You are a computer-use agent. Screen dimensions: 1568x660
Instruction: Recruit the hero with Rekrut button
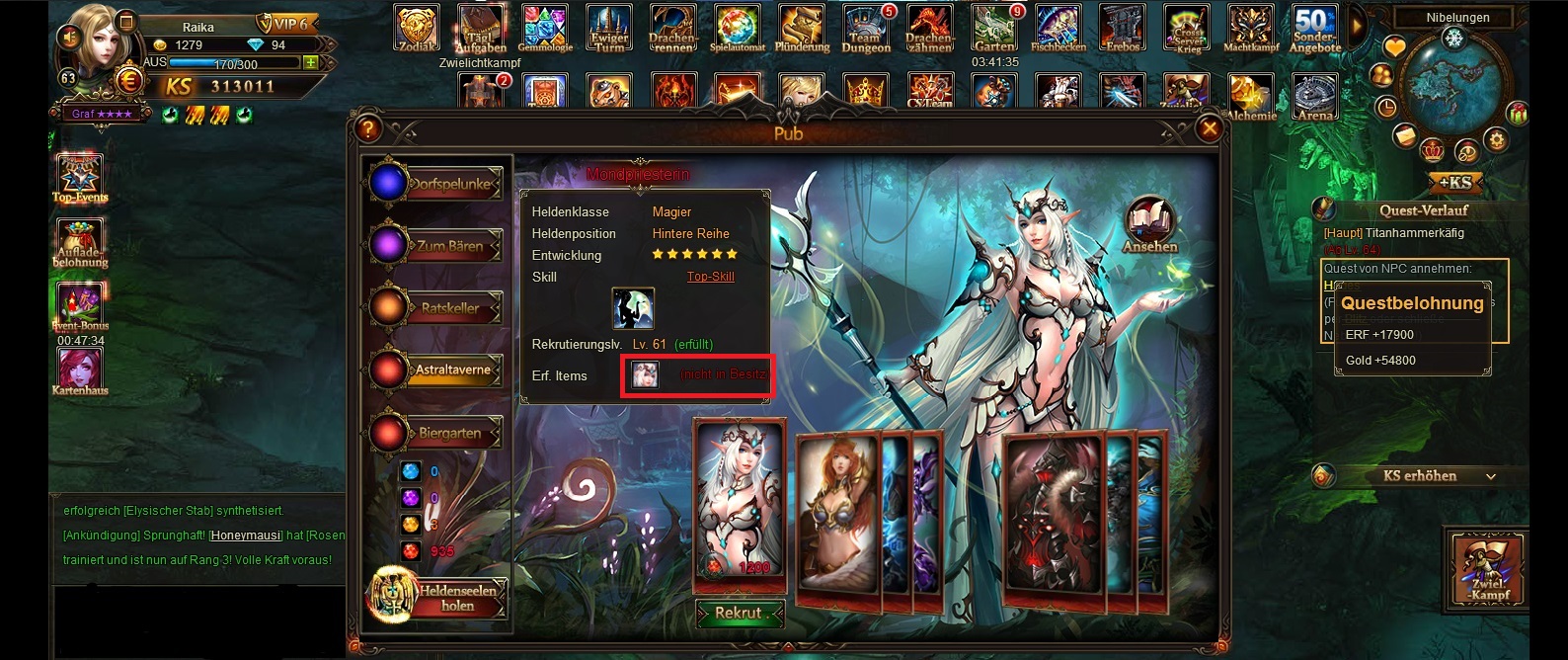point(740,613)
